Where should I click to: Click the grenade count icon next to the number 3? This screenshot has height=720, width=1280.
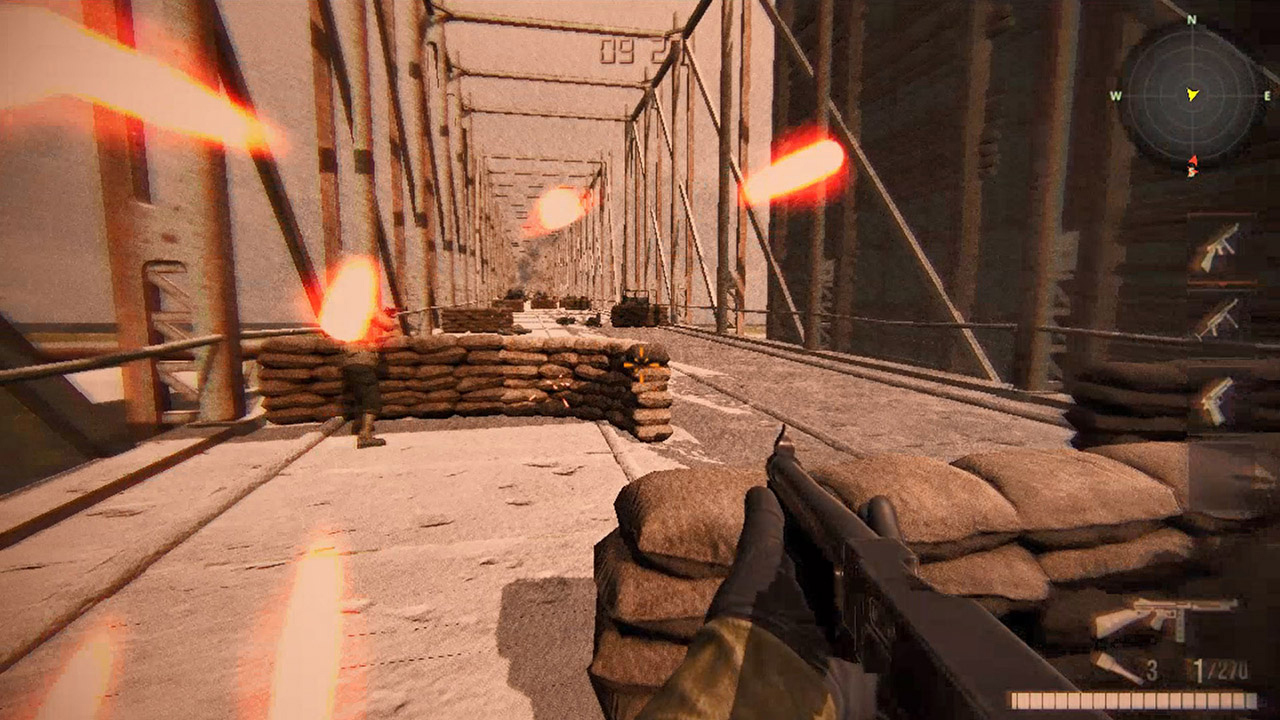coord(1119,667)
